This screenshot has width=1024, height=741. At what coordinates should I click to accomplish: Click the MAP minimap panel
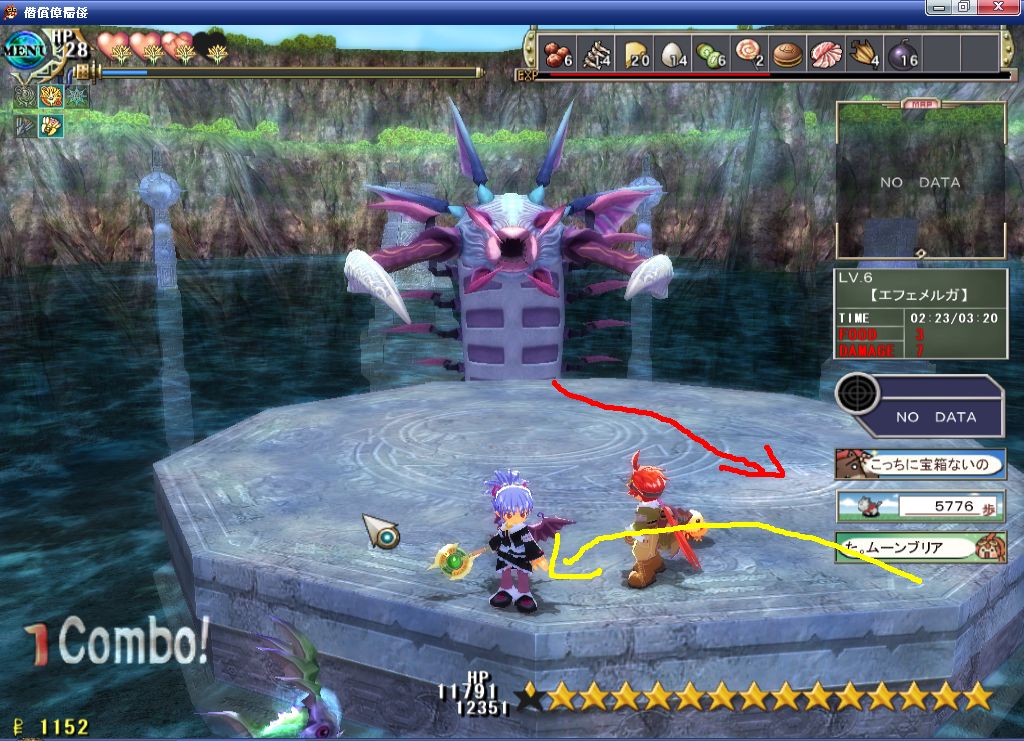(920, 182)
